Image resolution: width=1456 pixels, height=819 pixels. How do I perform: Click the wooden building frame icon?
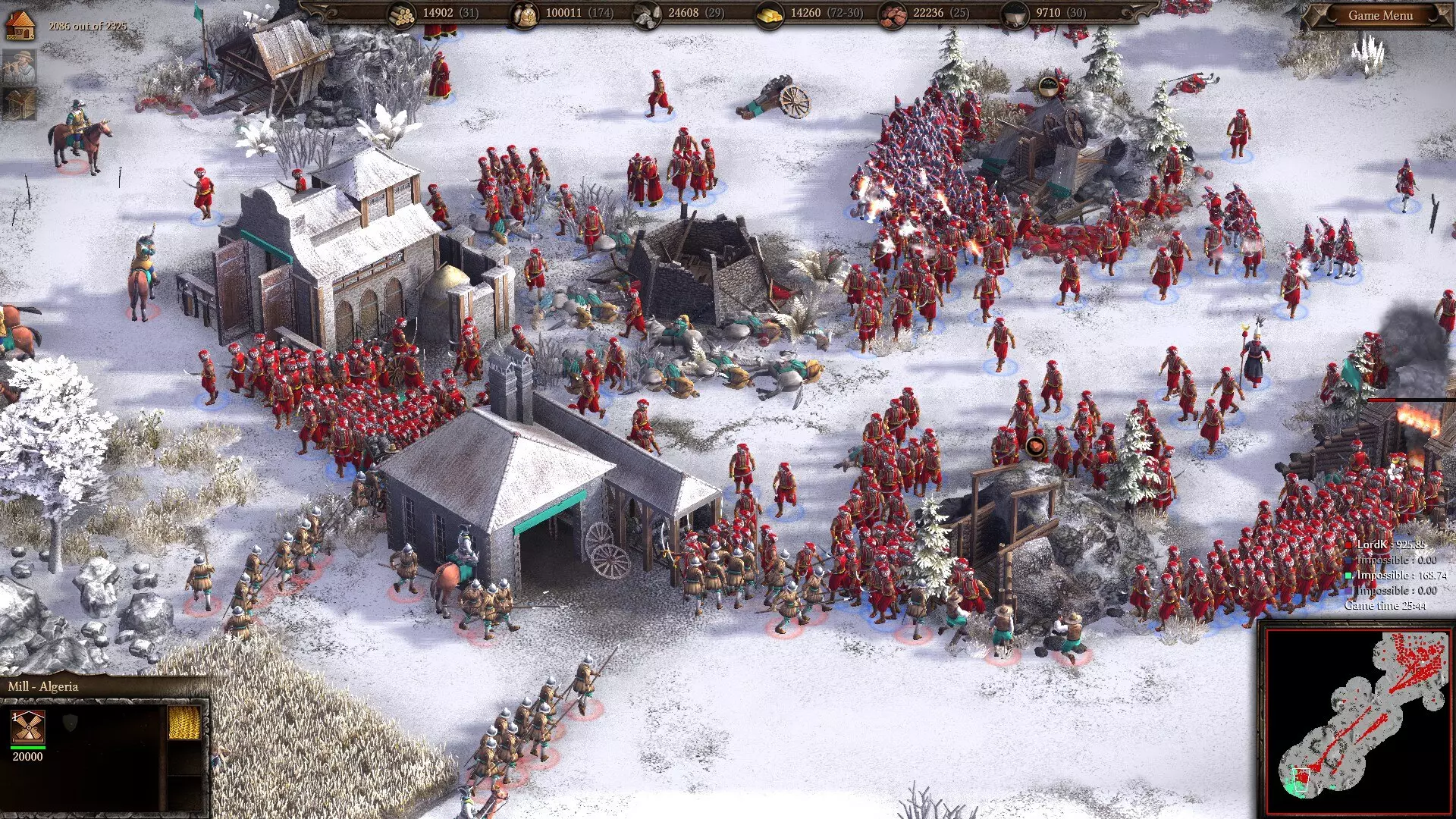pyautogui.click(x=19, y=104)
